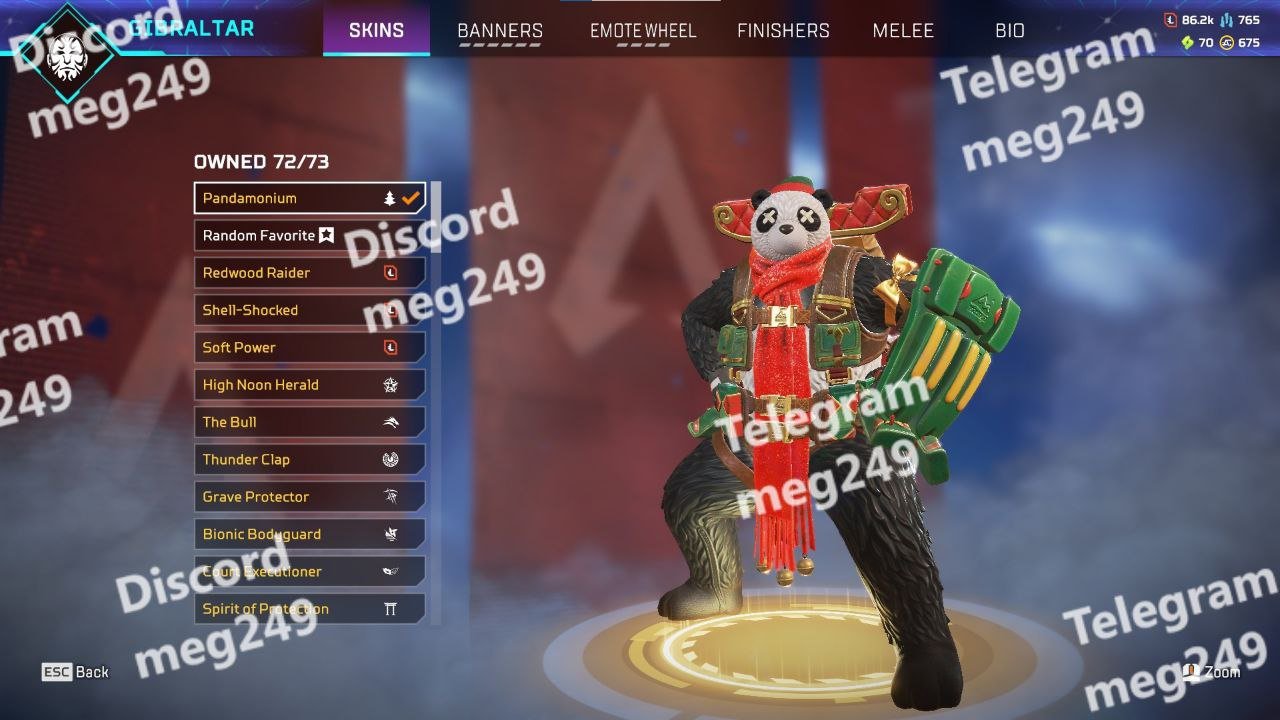
Task: Switch to the Banners tab
Action: tap(500, 31)
